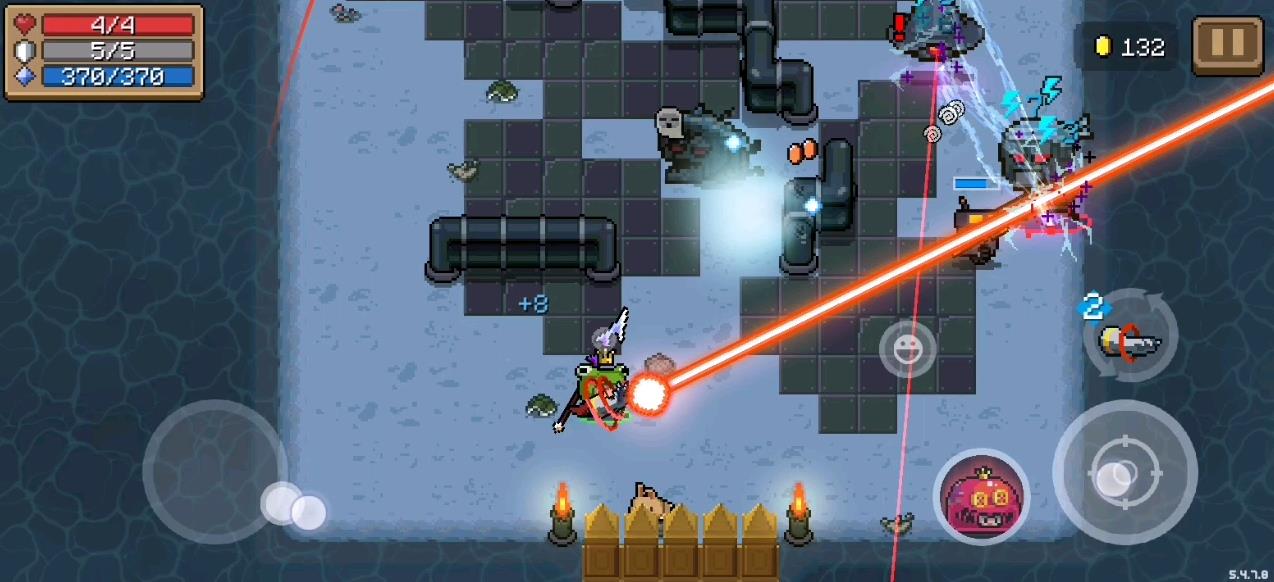Open the smiley emote button
The image size is (1274, 582).
[907, 349]
